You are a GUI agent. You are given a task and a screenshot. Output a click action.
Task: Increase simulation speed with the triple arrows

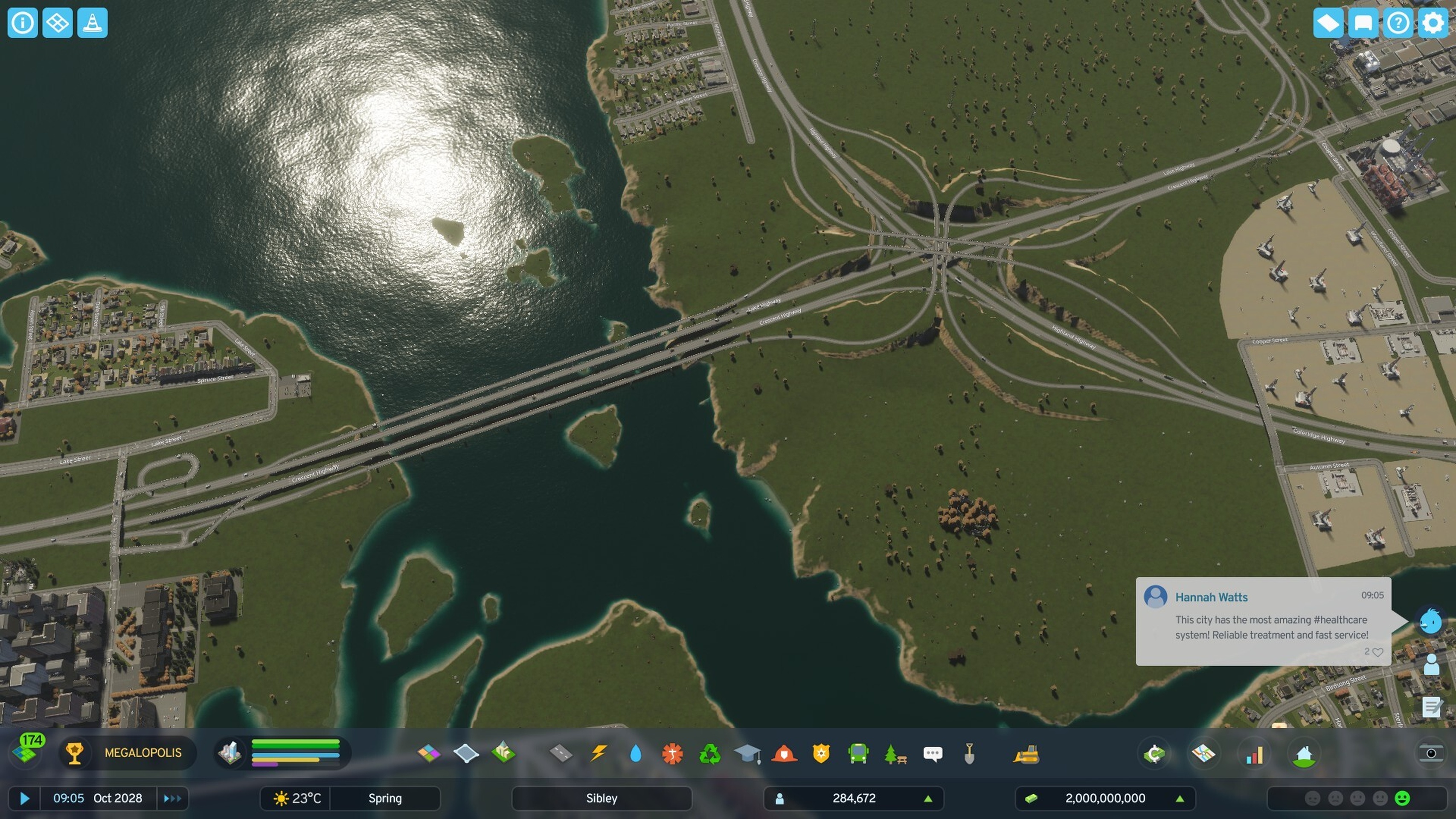172,798
